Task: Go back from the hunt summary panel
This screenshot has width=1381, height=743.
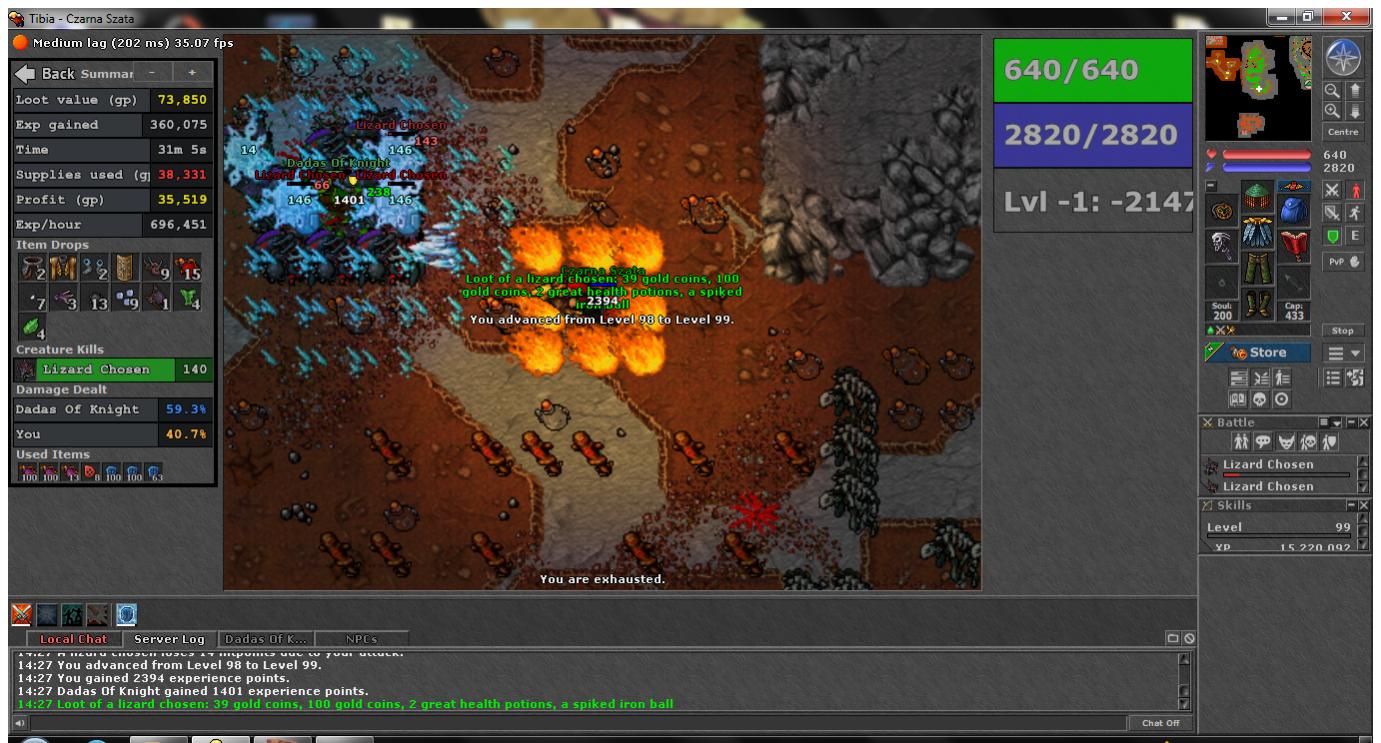Action: pos(45,74)
